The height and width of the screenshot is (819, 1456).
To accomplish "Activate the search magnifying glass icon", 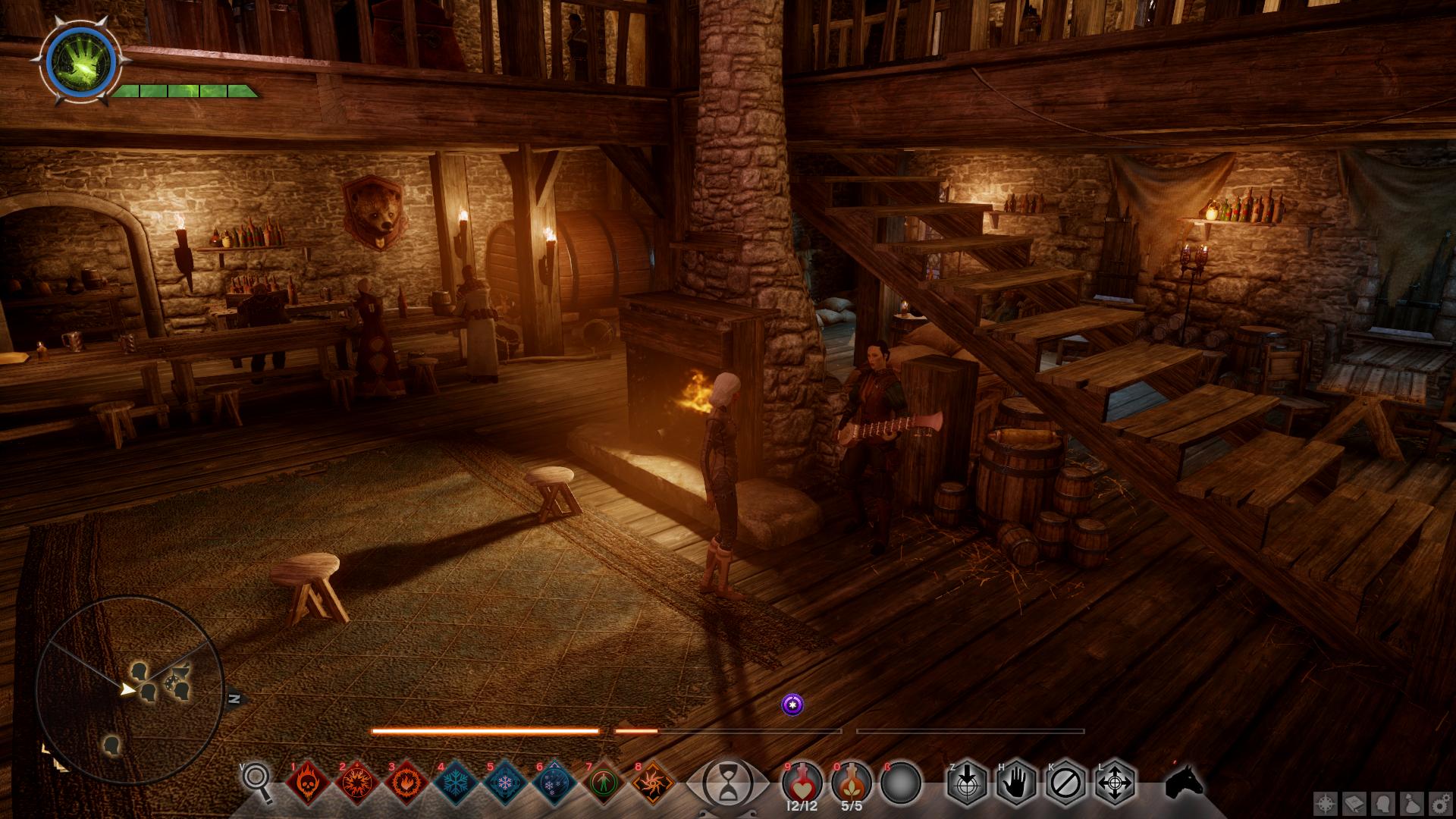I will point(257,781).
